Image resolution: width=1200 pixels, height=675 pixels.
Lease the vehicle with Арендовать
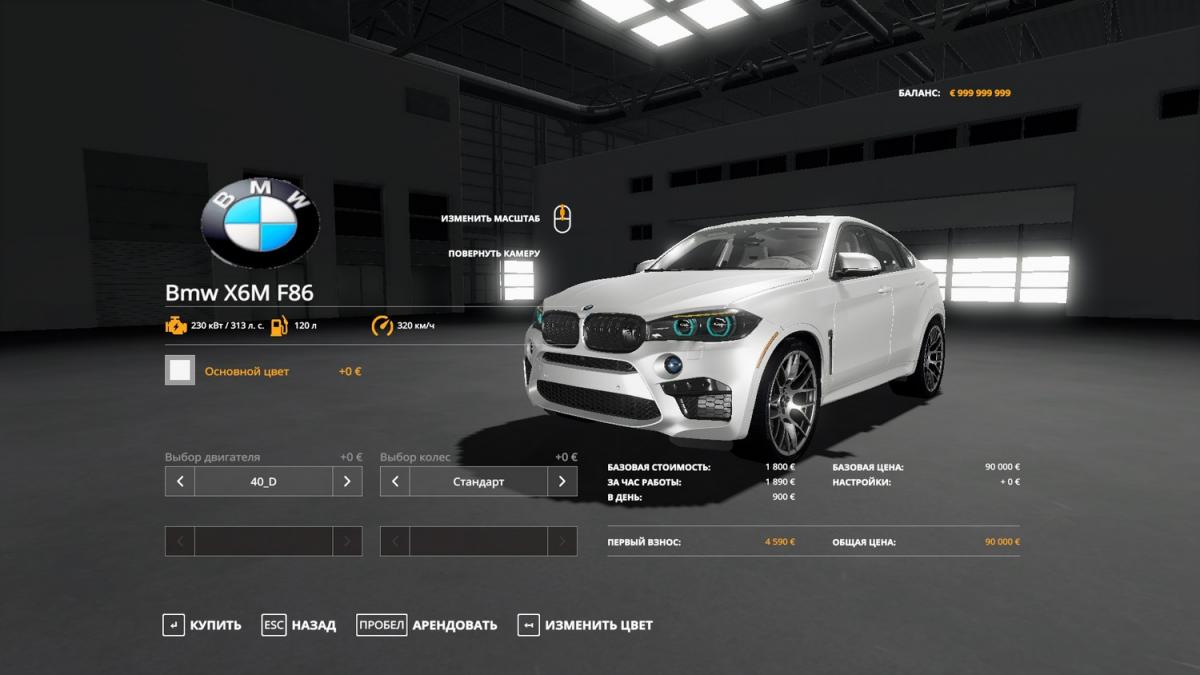[427, 625]
